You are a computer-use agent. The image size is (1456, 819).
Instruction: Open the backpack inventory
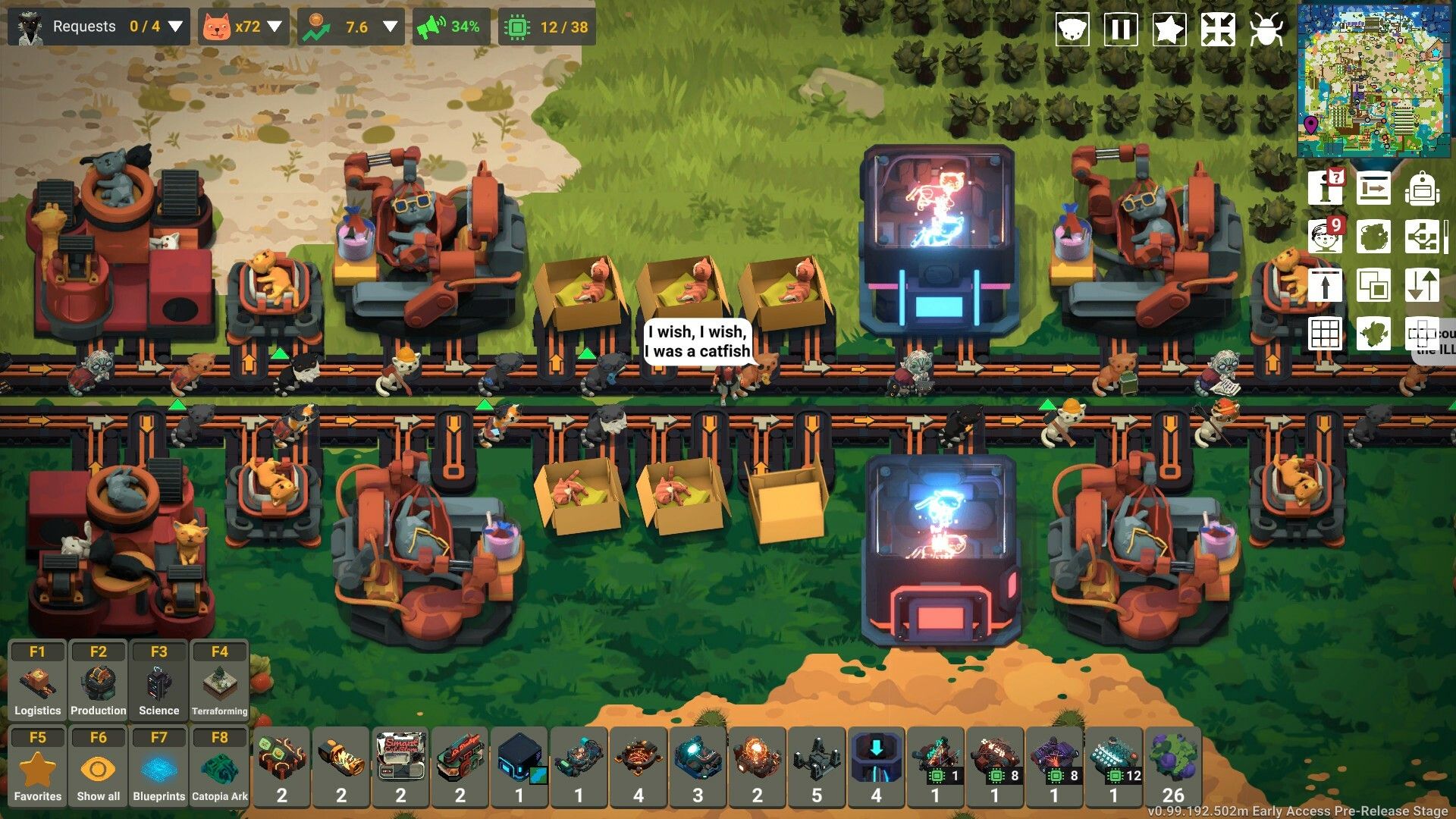(1421, 188)
